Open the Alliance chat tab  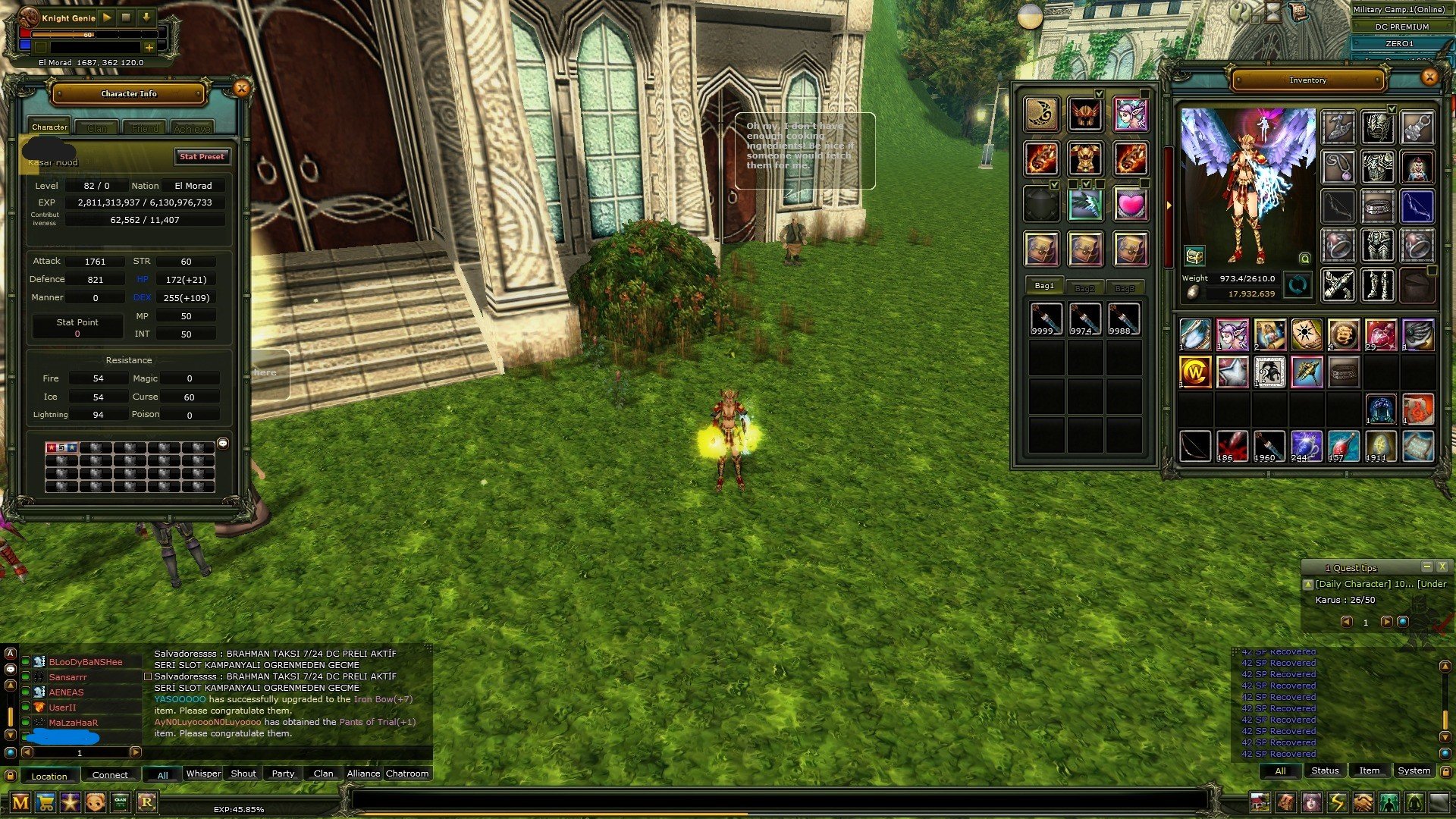coord(363,774)
